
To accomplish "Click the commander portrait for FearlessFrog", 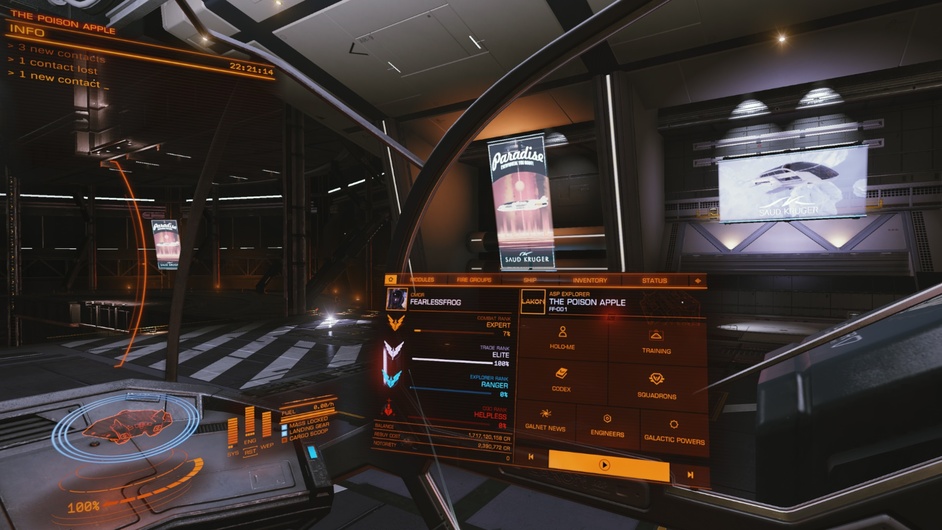I will coord(397,298).
